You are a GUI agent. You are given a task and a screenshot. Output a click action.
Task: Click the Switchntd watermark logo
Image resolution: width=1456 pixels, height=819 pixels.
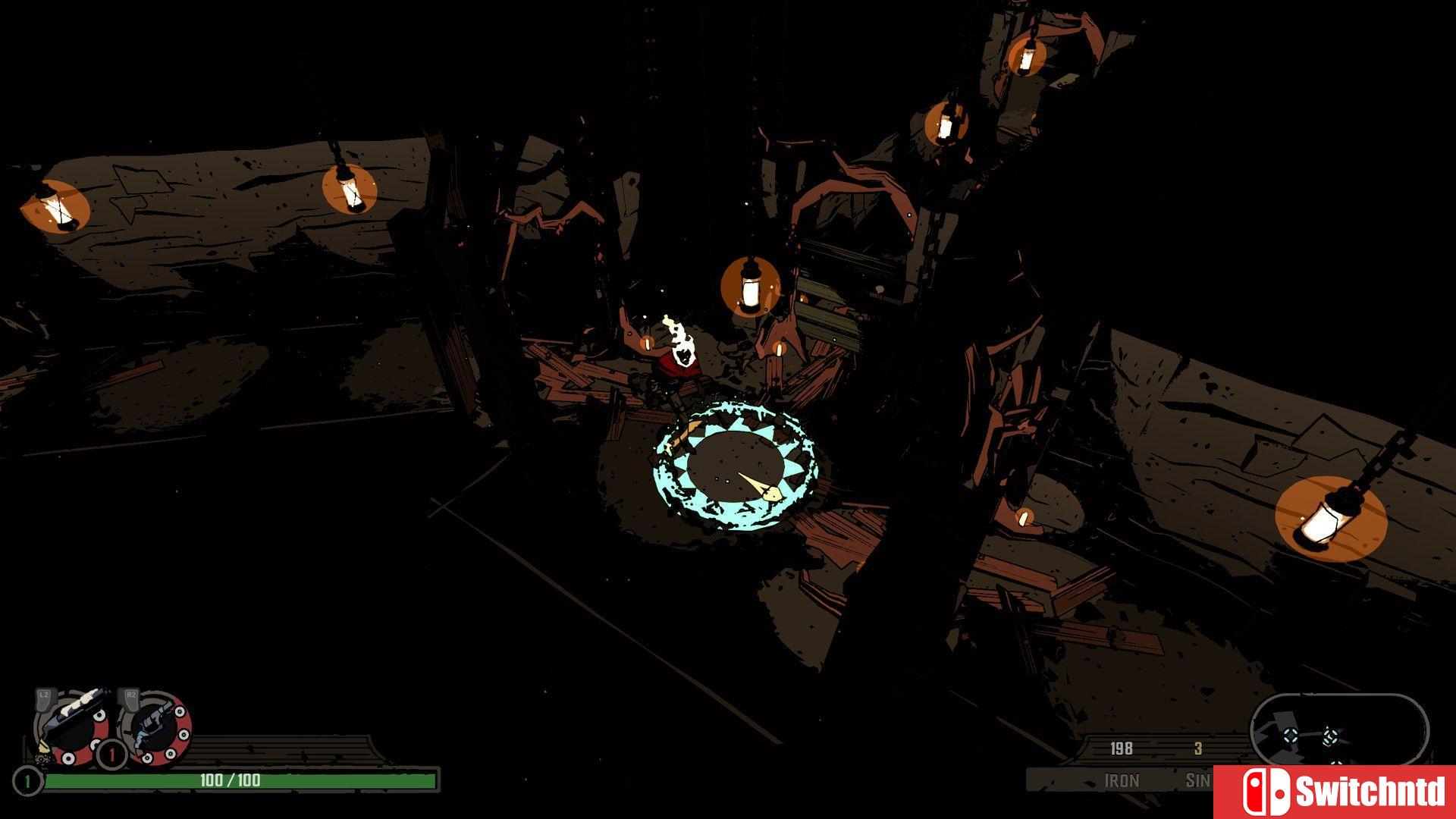pyautogui.click(x=1335, y=792)
